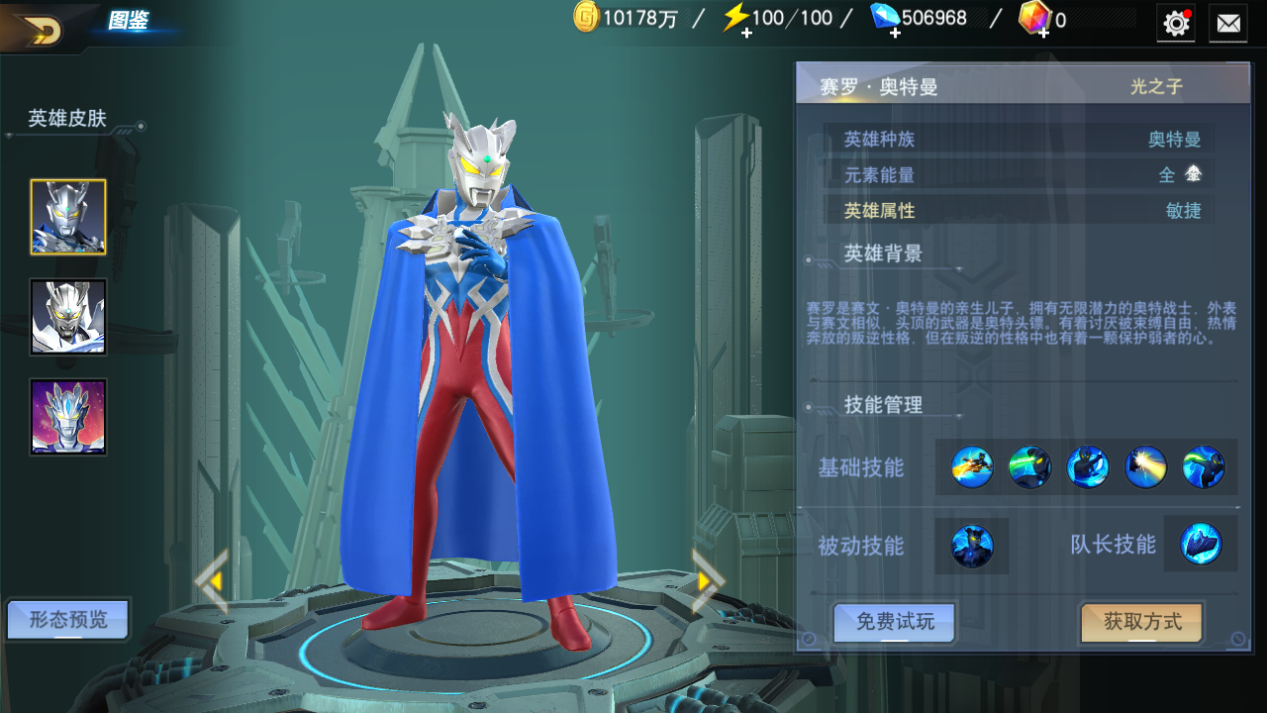Open the settings gear icon
1267x713 pixels.
coord(1176,23)
